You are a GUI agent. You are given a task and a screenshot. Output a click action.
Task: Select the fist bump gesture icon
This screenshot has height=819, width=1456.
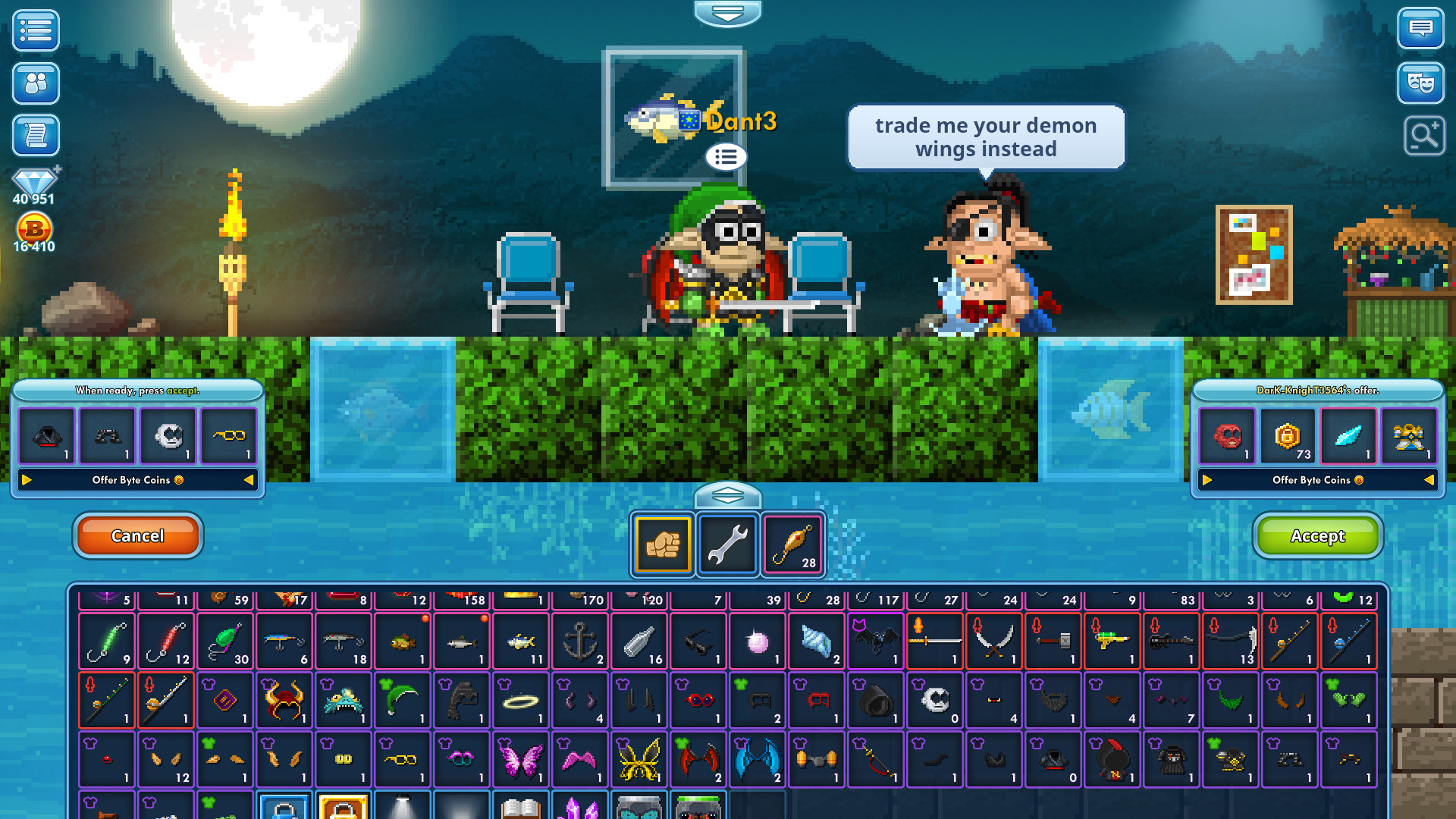(661, 544)
